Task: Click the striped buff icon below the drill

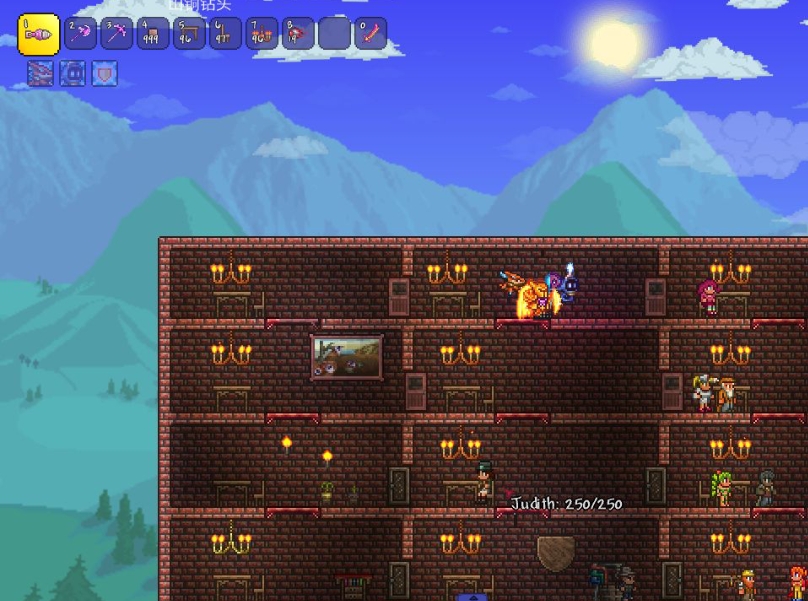Action: (40, 73)
